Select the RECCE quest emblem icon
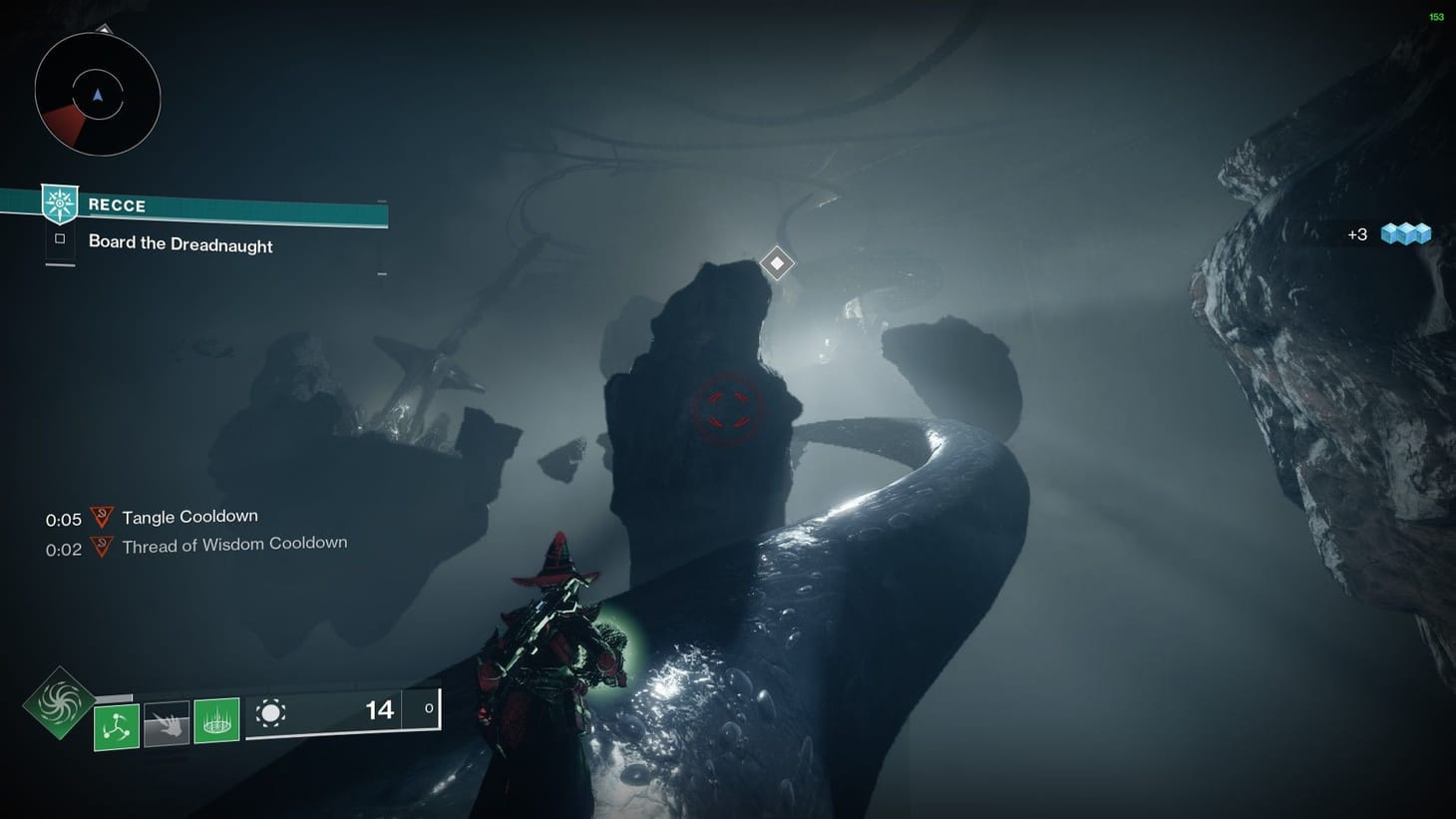The width and height of the screenshot is (1456, 819). (x=59, y=205)
